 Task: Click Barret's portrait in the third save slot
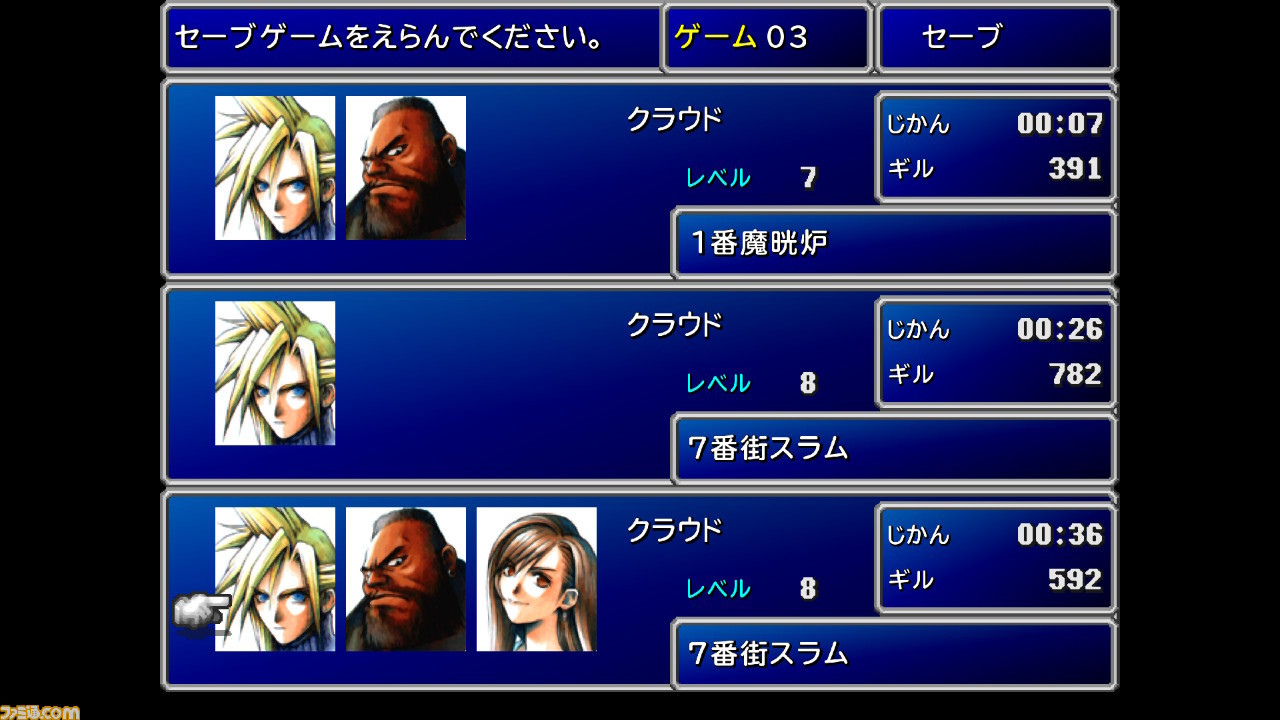pyautogui.click(x=406, y=580)
